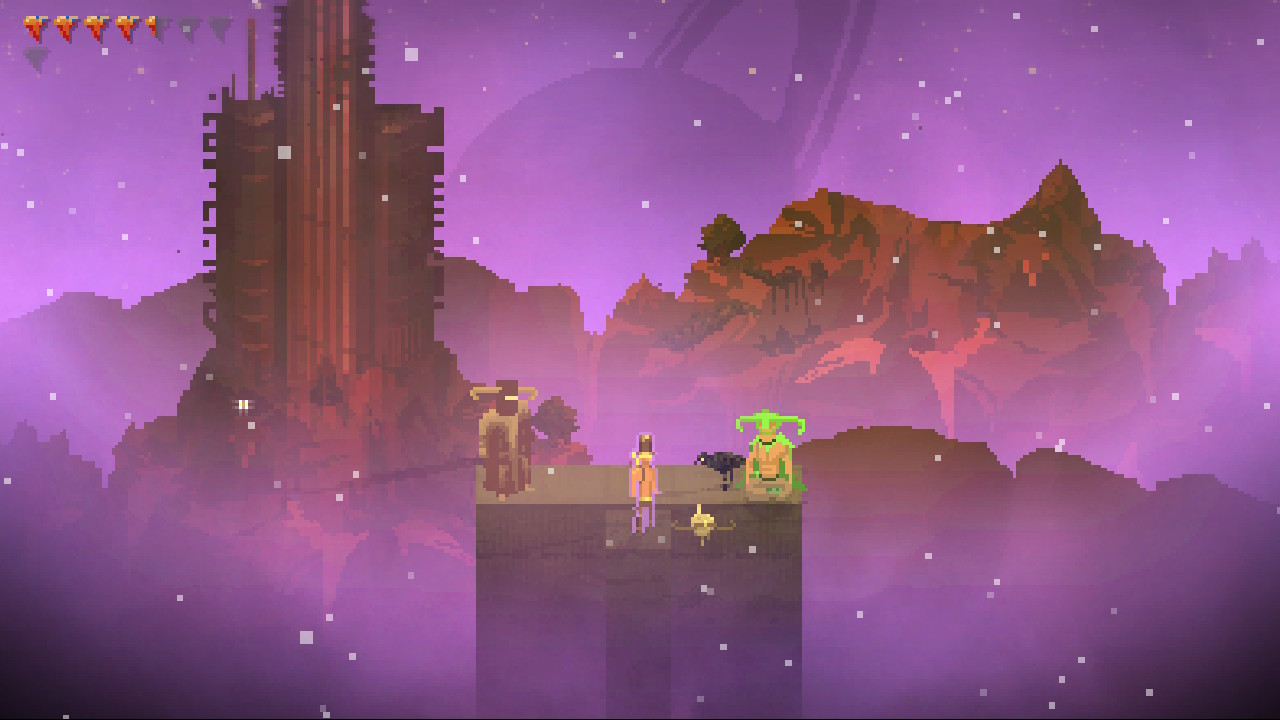Select the green glowing seated NPC
The image size is (1280, 720).
click(770, 455)
